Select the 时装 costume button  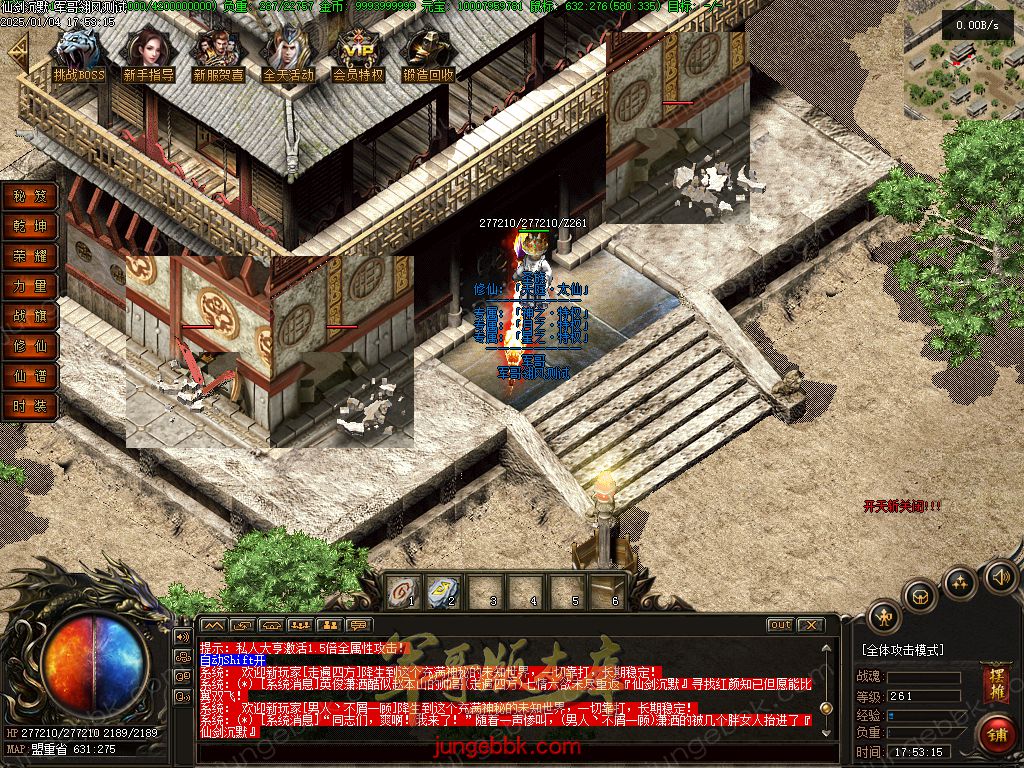tap(30, 406)
